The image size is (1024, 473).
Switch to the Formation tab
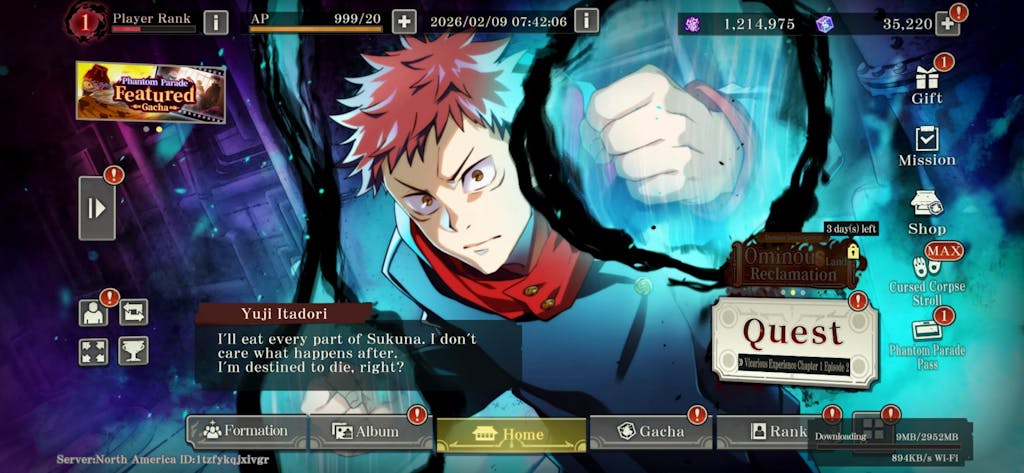pos(246,431)
